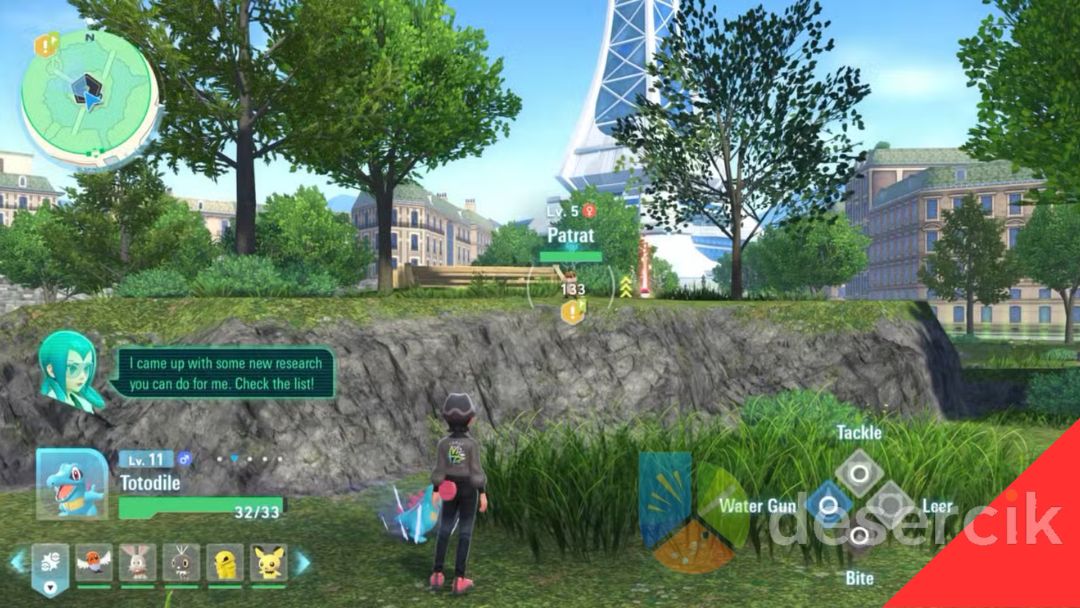
Task: Select the Scatterbug party slot
Action: coord(182,563)
